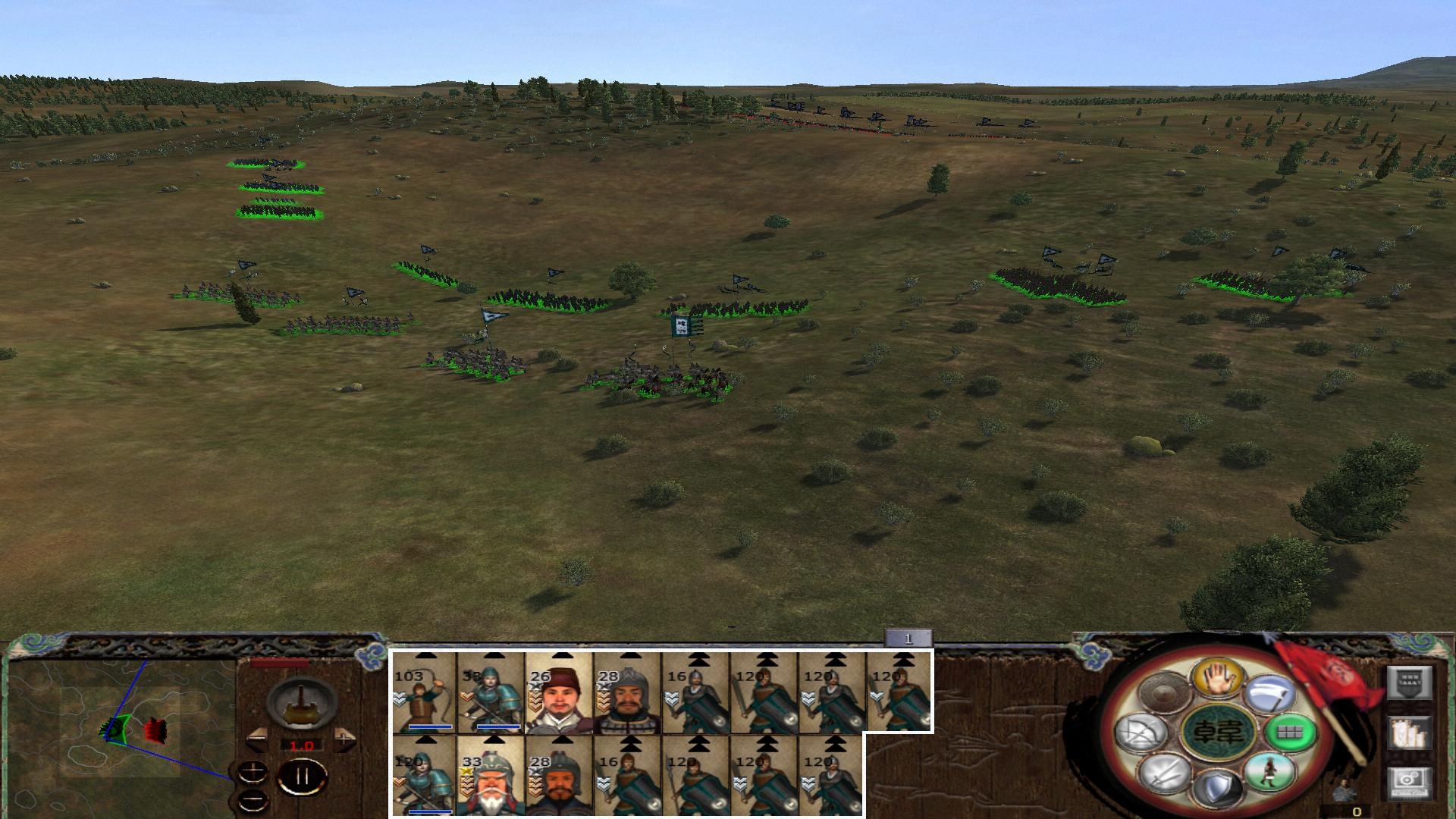This screenshot has height=819, width=1456.
Task: Enable guard mode via the shield icon
Action: coord(1216,789)
